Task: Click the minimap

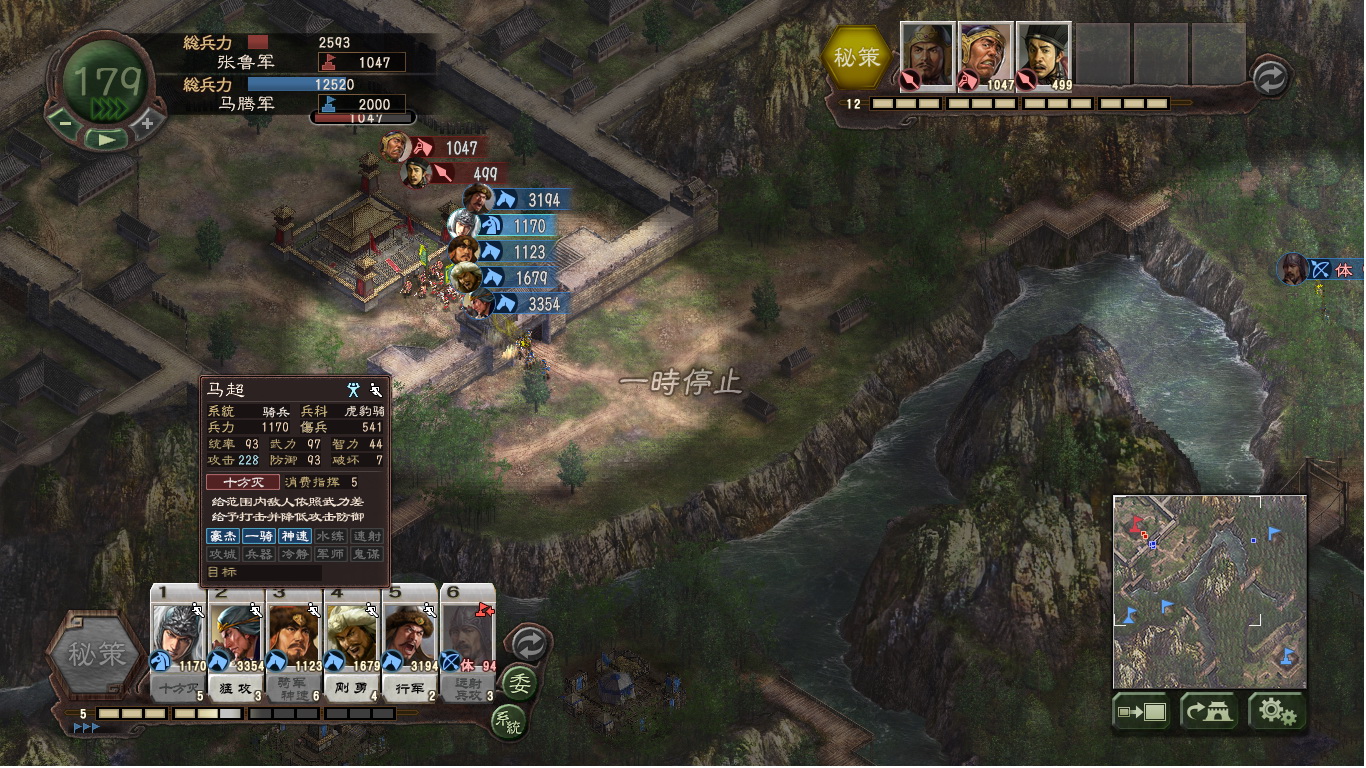Action: 1209,590
